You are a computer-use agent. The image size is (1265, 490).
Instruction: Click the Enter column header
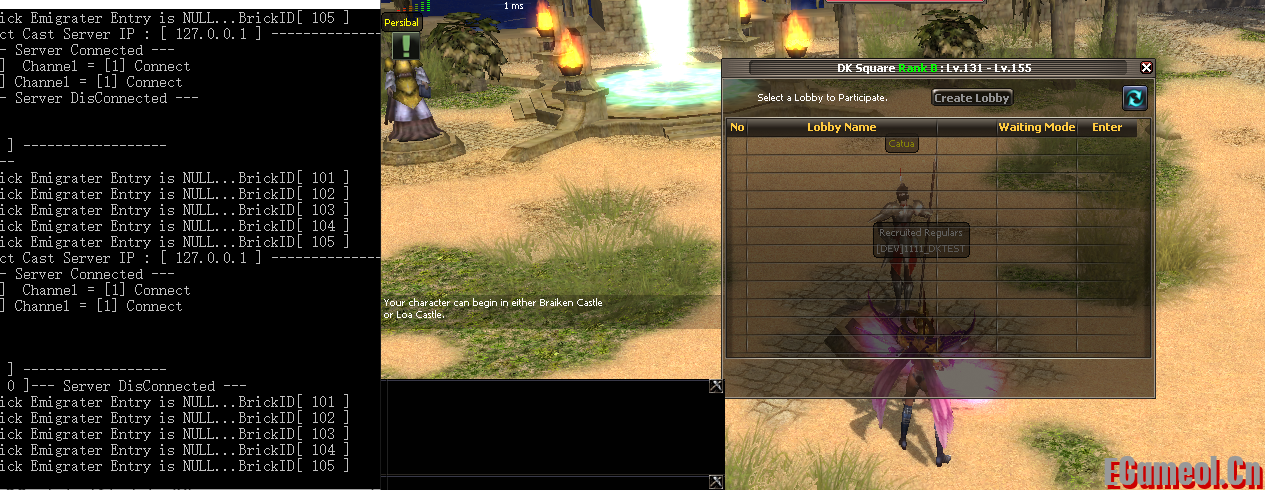pos(1106,128)
